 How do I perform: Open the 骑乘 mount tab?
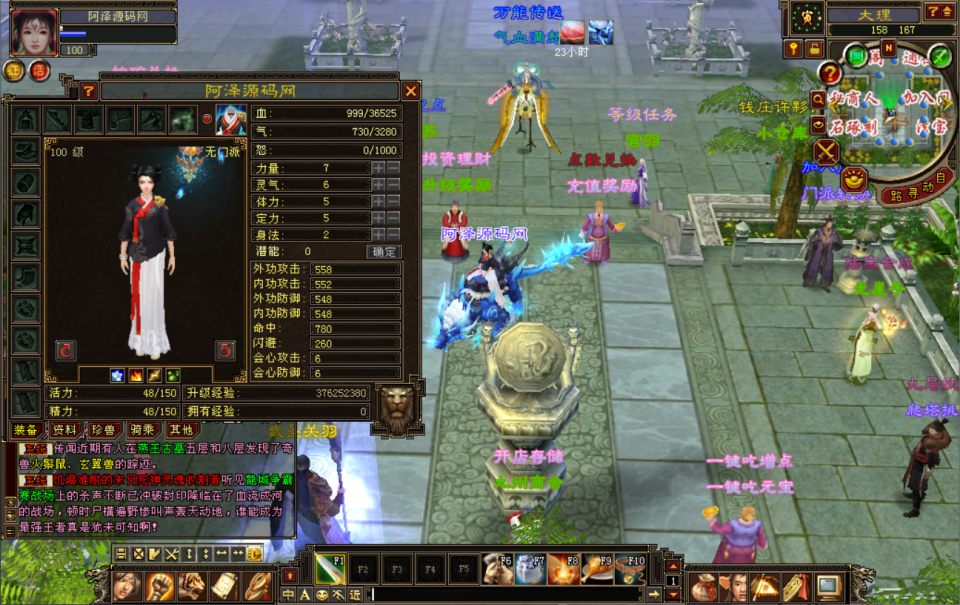(x=142, y=428)
